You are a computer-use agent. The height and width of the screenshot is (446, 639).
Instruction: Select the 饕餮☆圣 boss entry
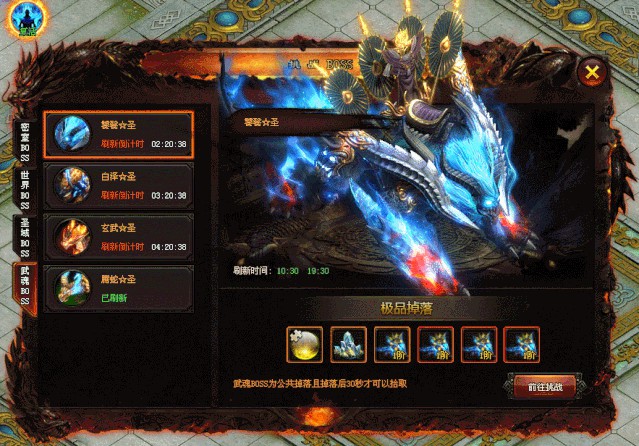point(119,134)
